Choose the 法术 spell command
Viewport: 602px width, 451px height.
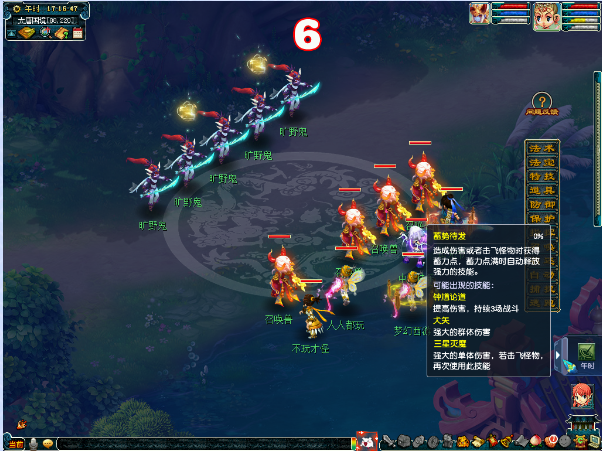[x=541, y=148]
